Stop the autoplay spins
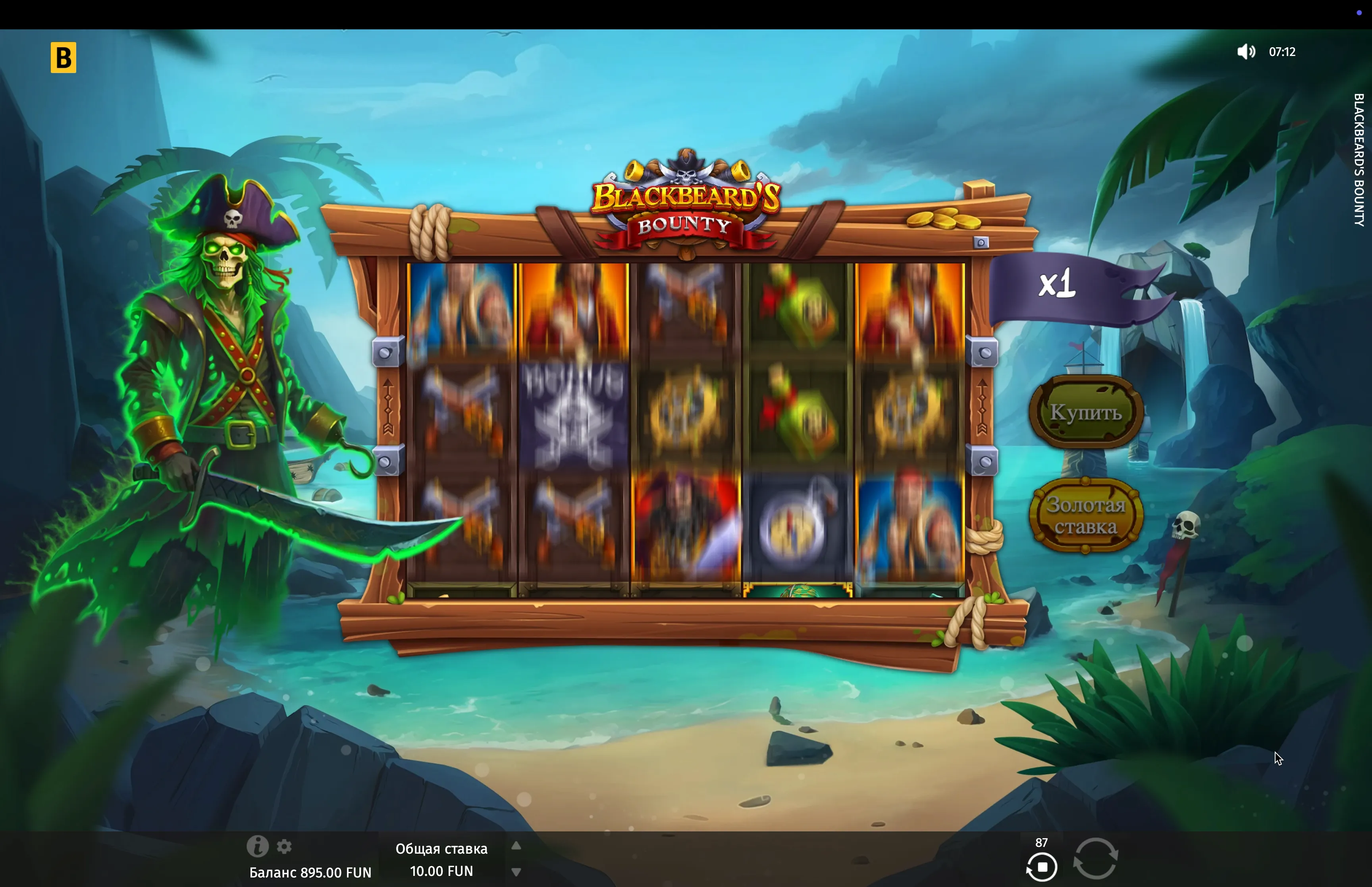Image resolution: width=1372 pixels, height=887 pixels. 1042,866
